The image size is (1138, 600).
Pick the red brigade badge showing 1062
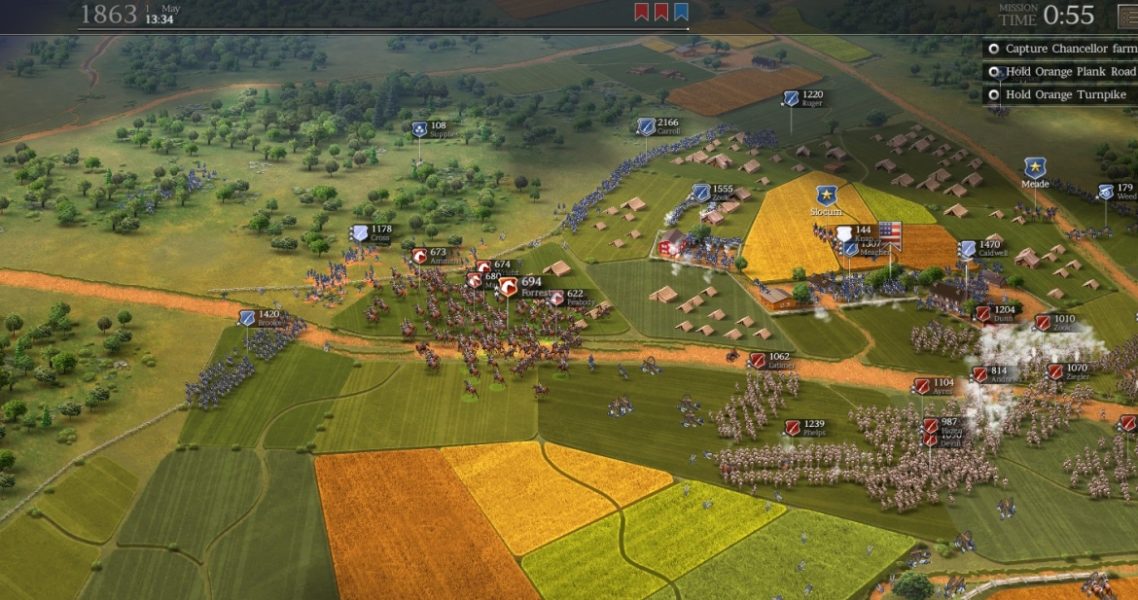757,360
